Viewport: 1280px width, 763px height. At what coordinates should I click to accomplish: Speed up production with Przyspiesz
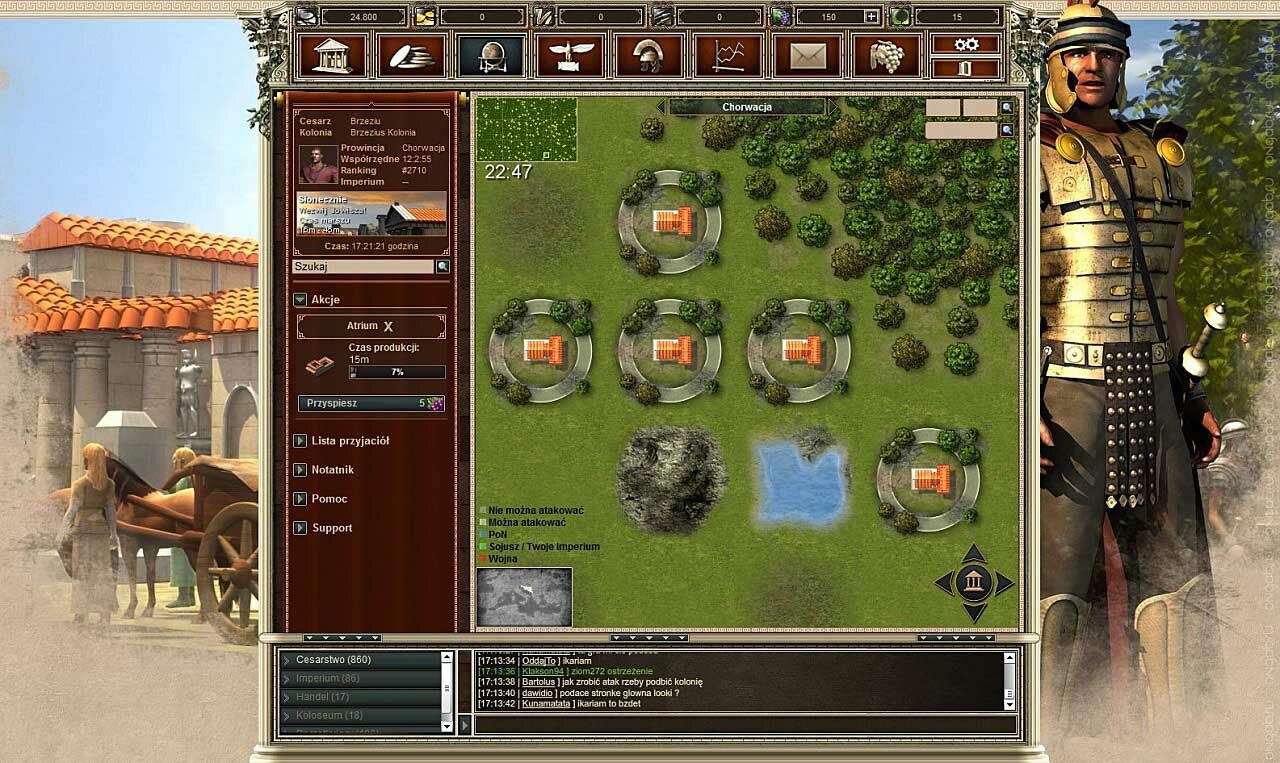point(371,403)
